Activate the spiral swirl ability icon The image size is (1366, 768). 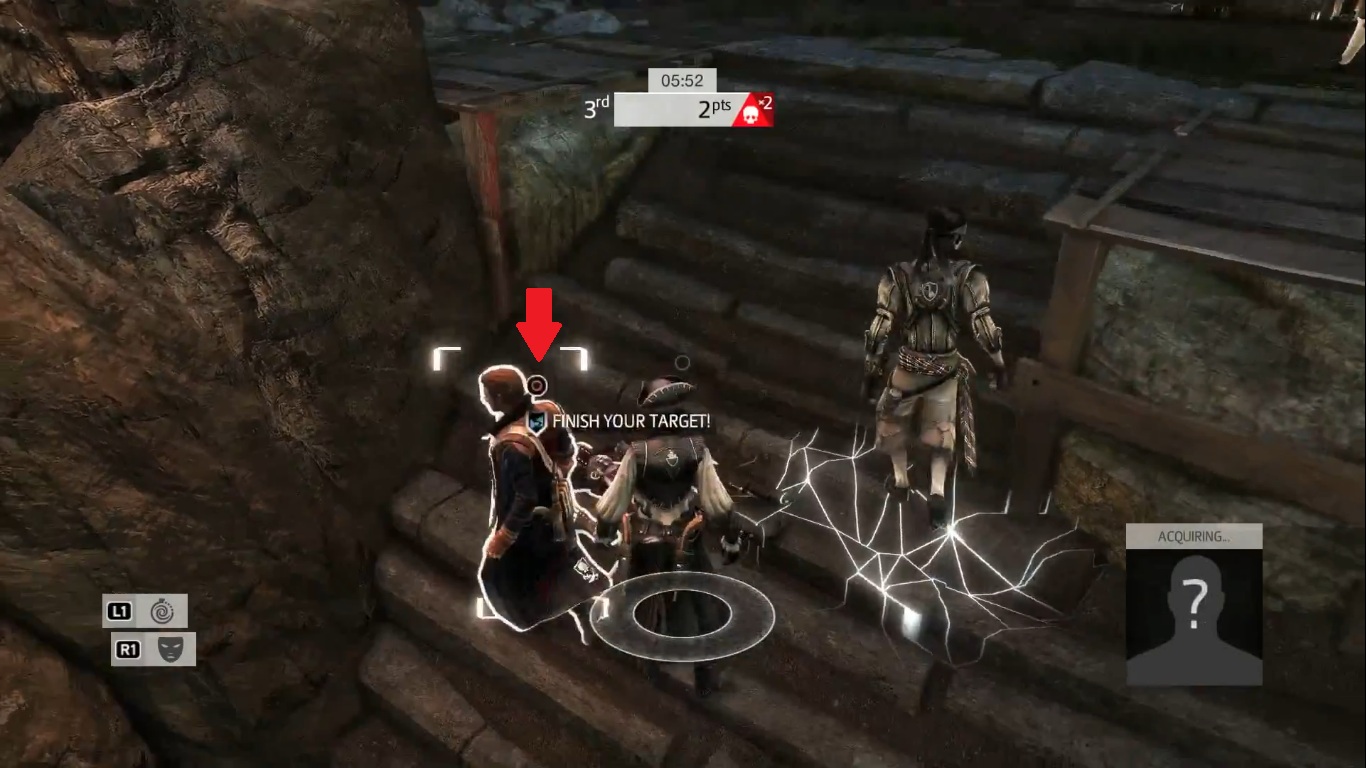coord(161,611)
